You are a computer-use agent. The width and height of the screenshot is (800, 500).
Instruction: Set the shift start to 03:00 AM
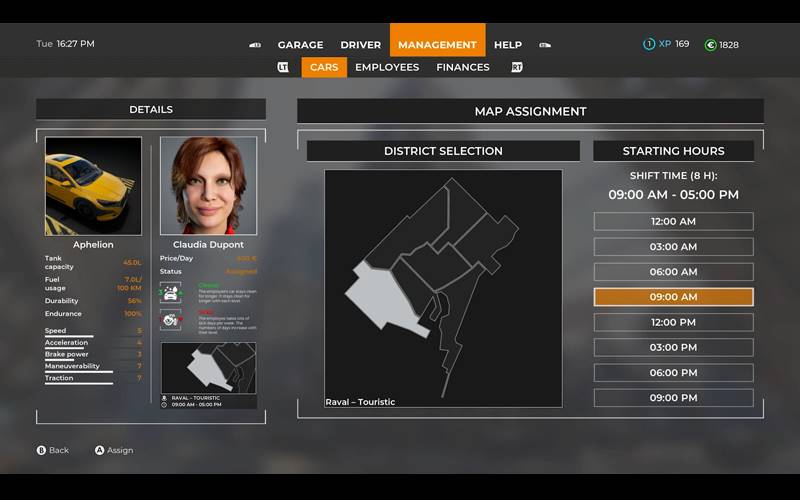click(673, 247)
